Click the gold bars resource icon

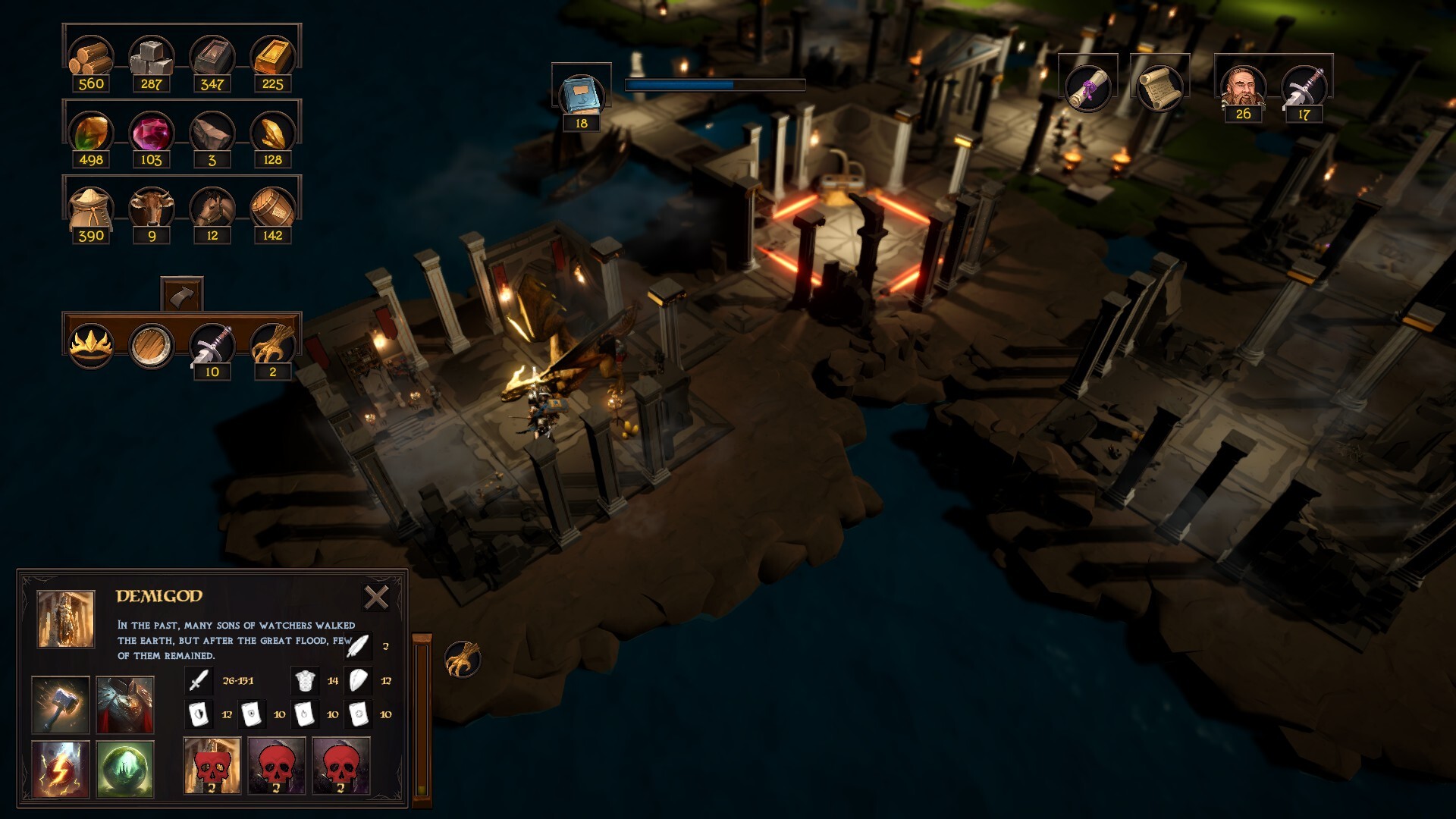272,57
